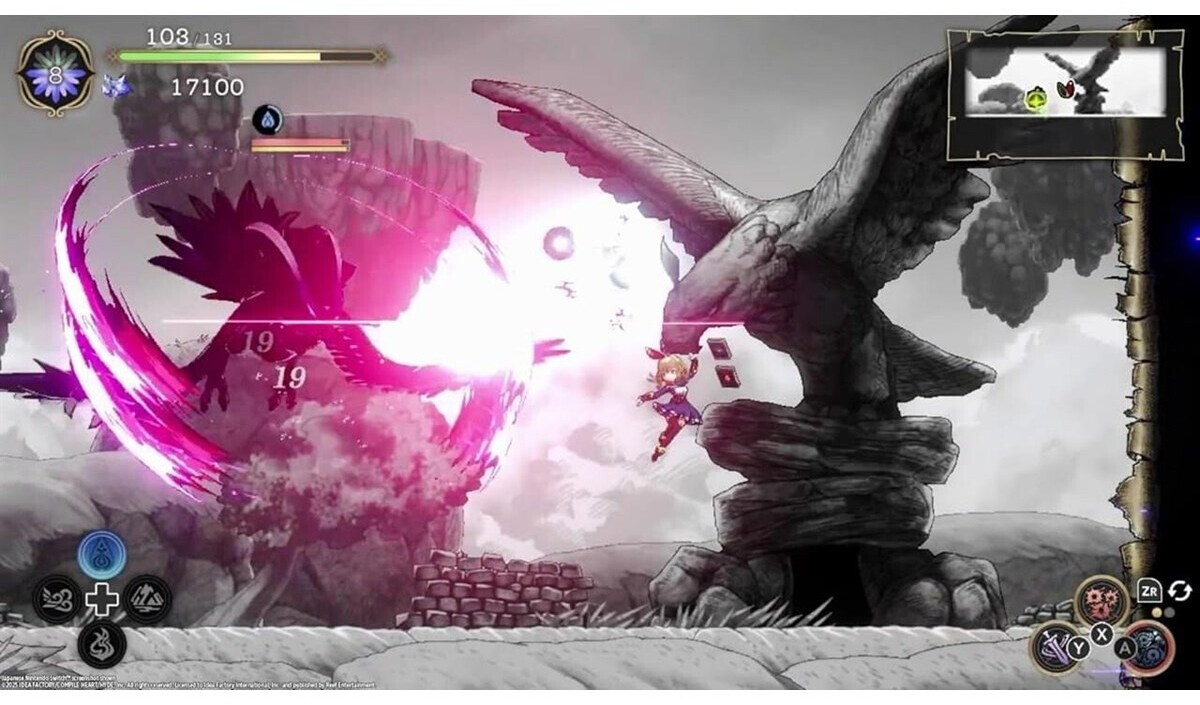This screenshot has height=705, width=1200.
Task: Pick the fire flame element icon
Action: pos(102,645)
